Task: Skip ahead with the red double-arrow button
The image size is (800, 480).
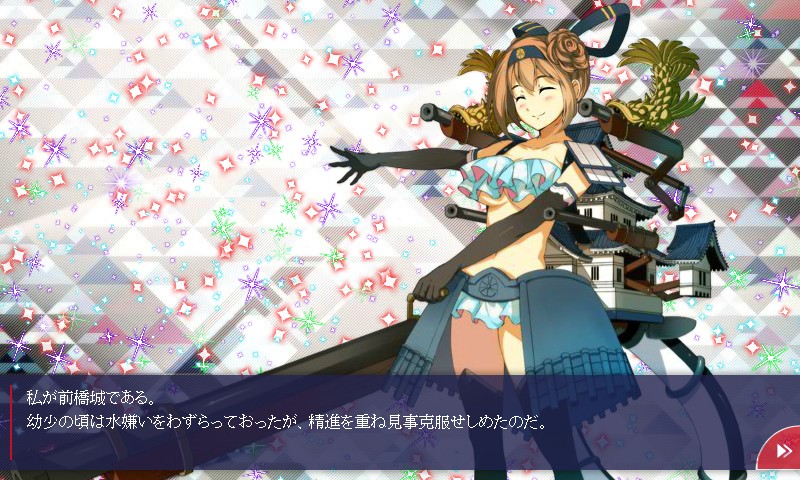Action: (x=781, y=451)
